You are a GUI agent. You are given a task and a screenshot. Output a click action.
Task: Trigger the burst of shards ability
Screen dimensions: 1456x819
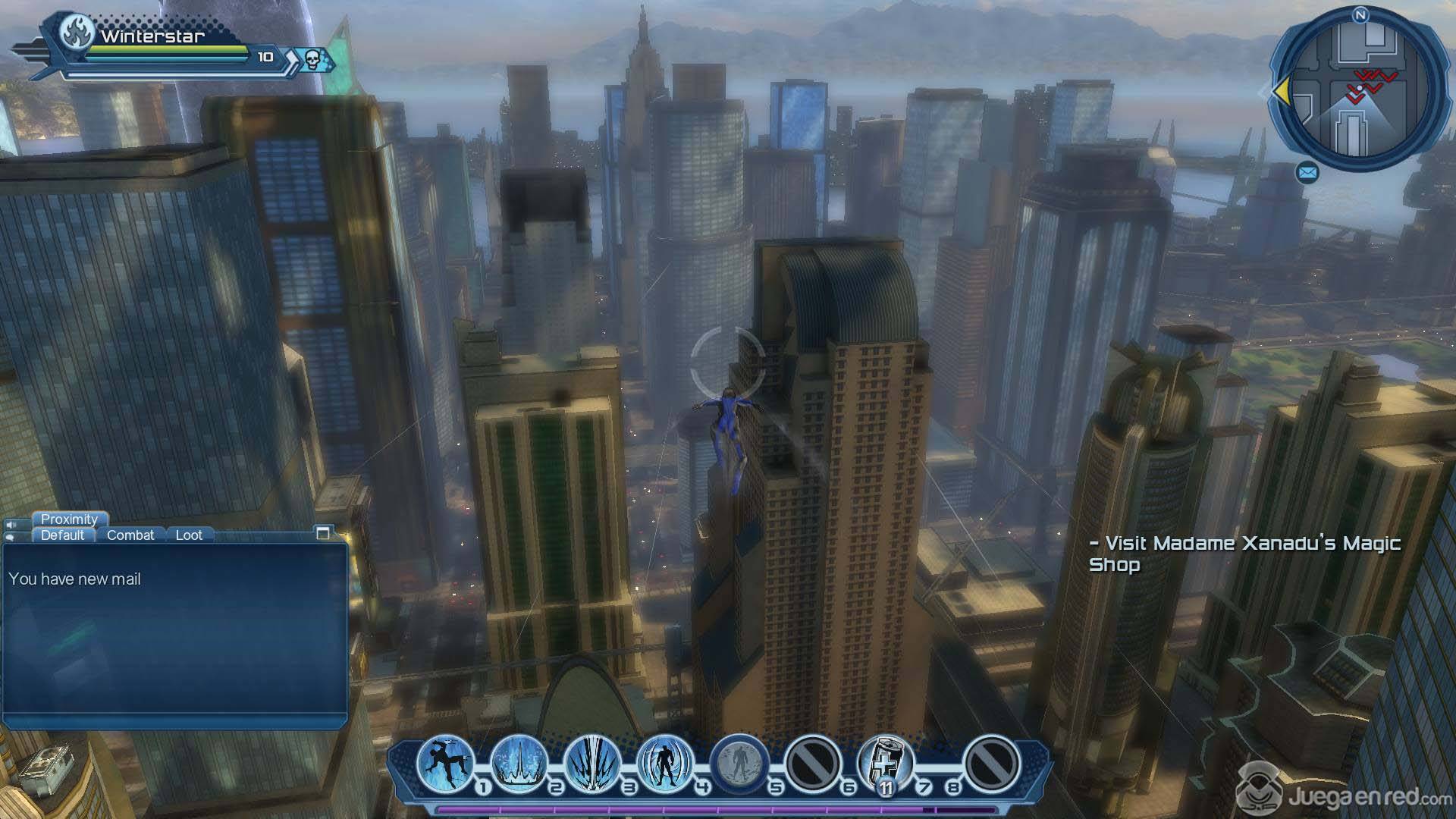pyautogui.click(x=592, y=762)
